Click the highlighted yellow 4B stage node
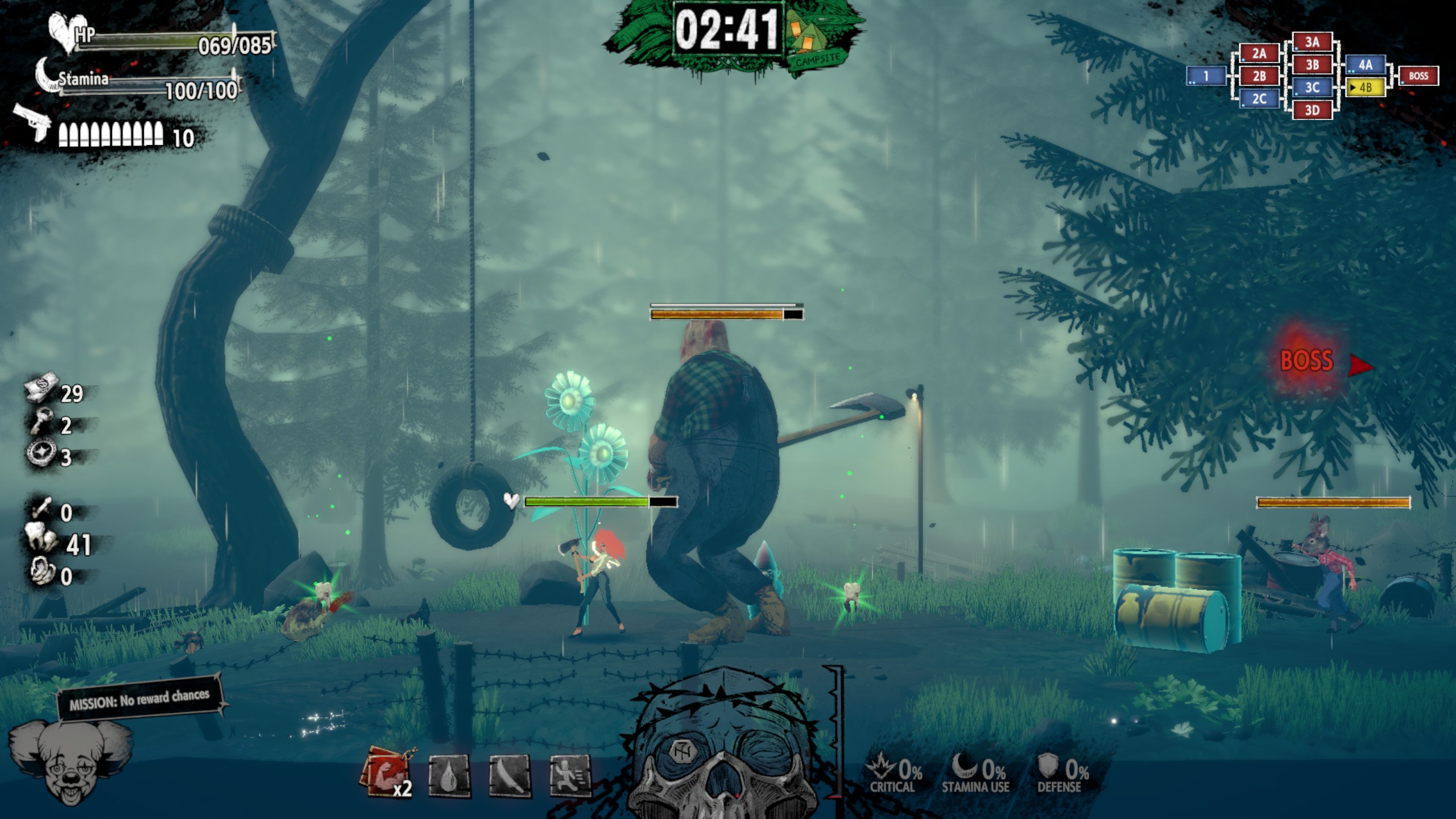The image size is (1456, 819). point(1365,88)
